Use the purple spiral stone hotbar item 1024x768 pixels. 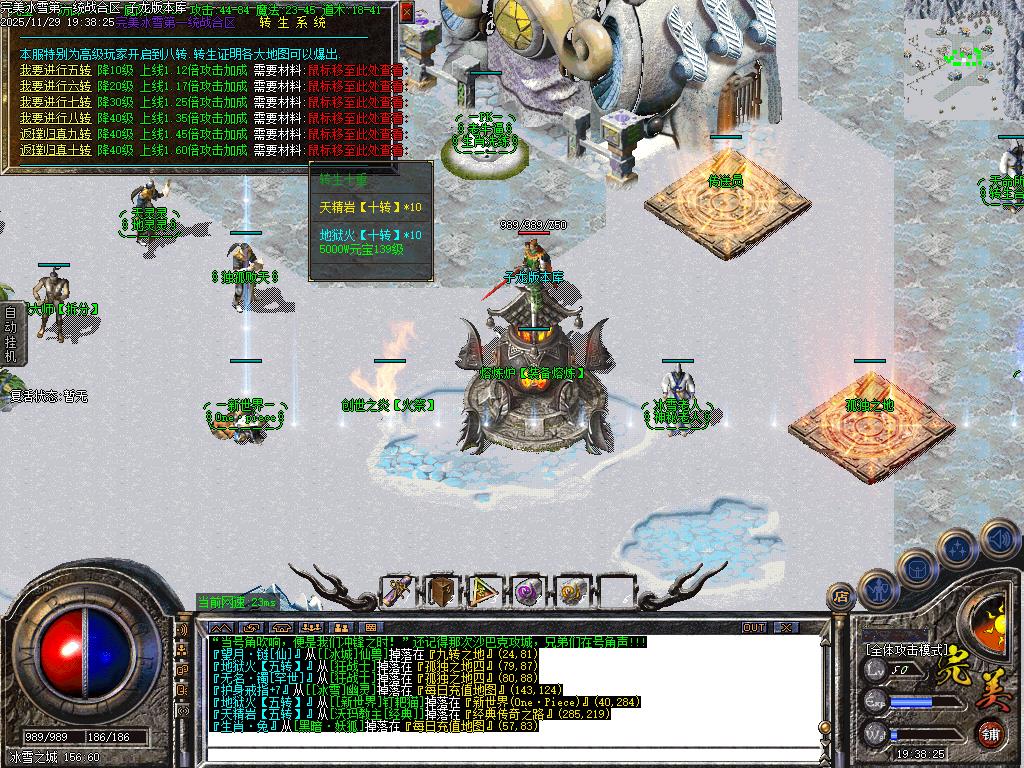tap(527, 592)
